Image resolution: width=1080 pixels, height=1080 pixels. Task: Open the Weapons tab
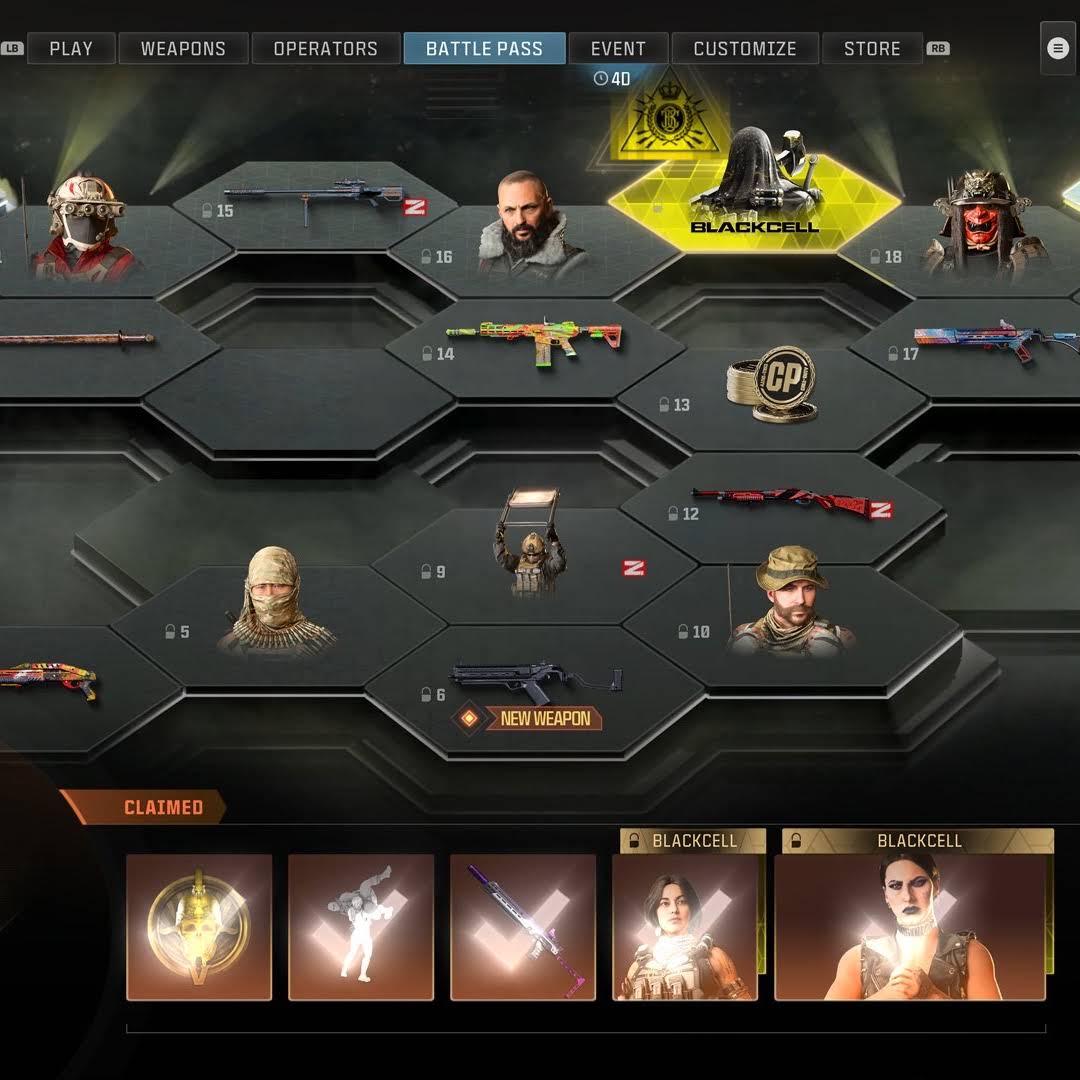[183, 48]
